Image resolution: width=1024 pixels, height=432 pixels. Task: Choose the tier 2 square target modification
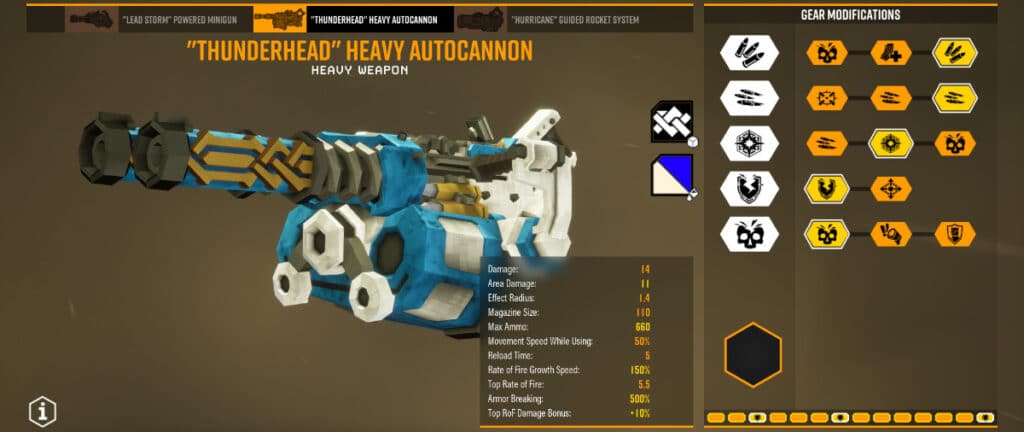(x=828, y=98)
